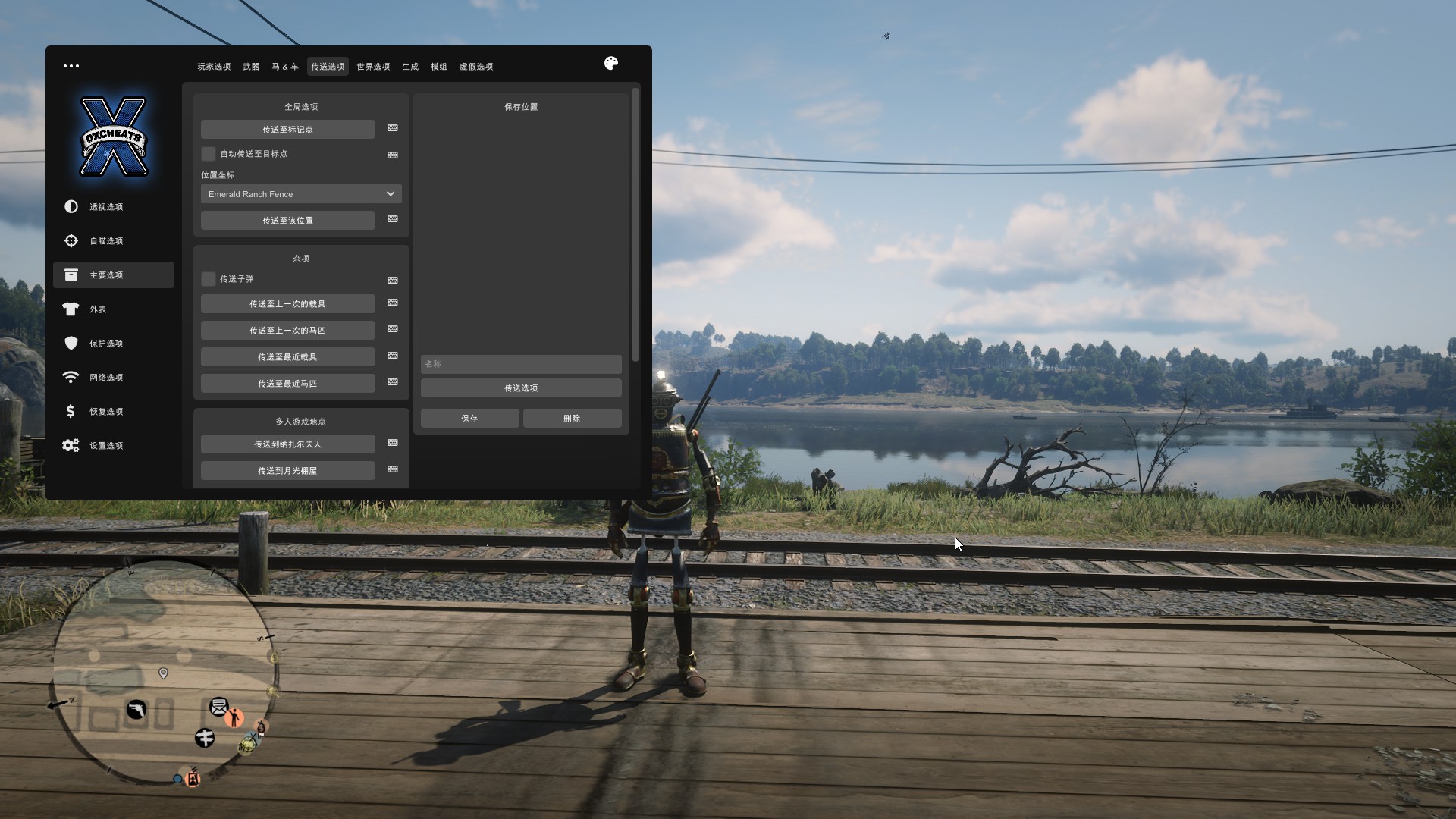Click the color palette theme icon
1456x819 pixels.
click(x=611, y=64)
